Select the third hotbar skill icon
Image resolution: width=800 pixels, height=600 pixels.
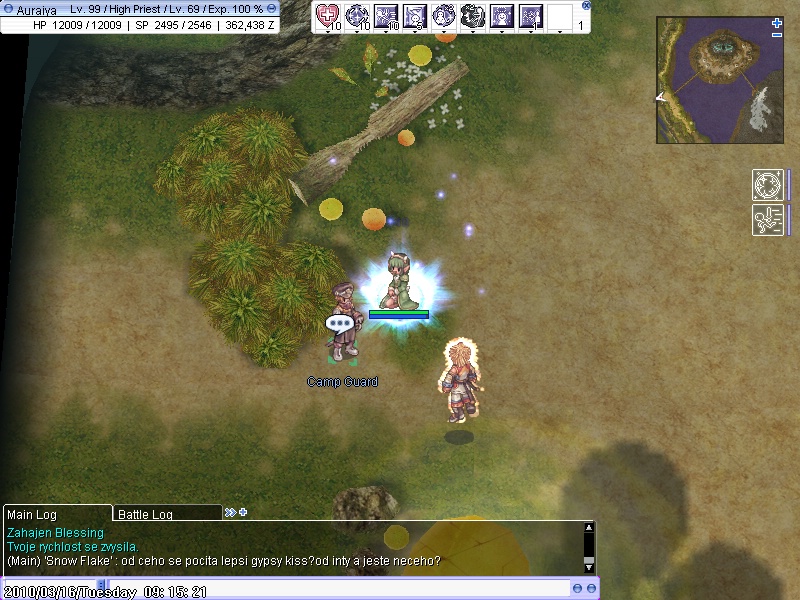pos(386,15)
